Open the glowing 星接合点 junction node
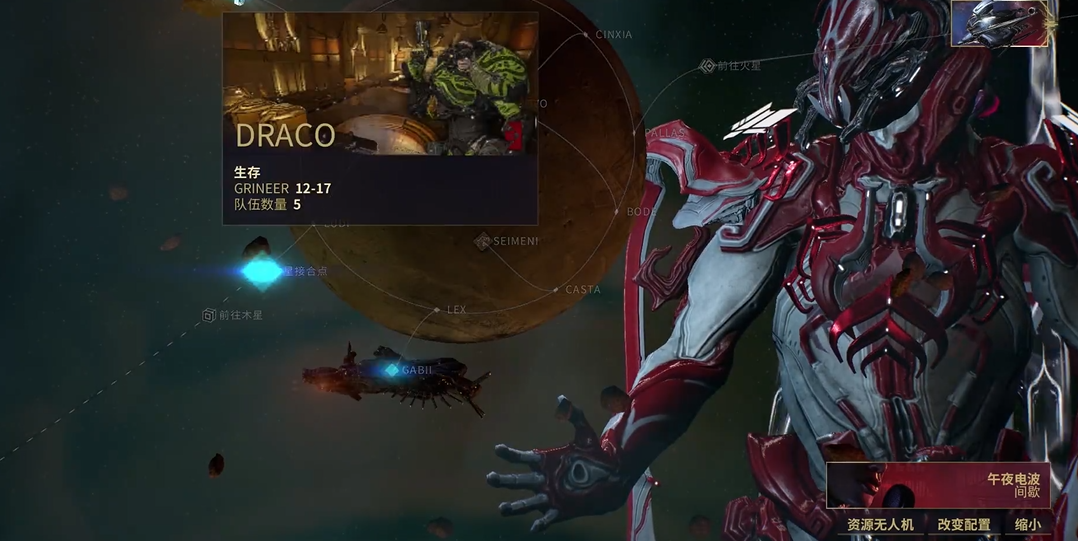 (262, 271)
